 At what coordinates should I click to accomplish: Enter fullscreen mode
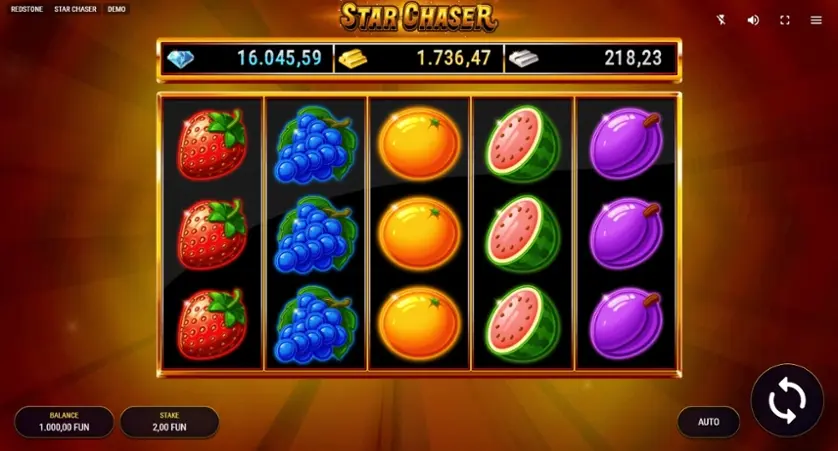click(785, 20)
